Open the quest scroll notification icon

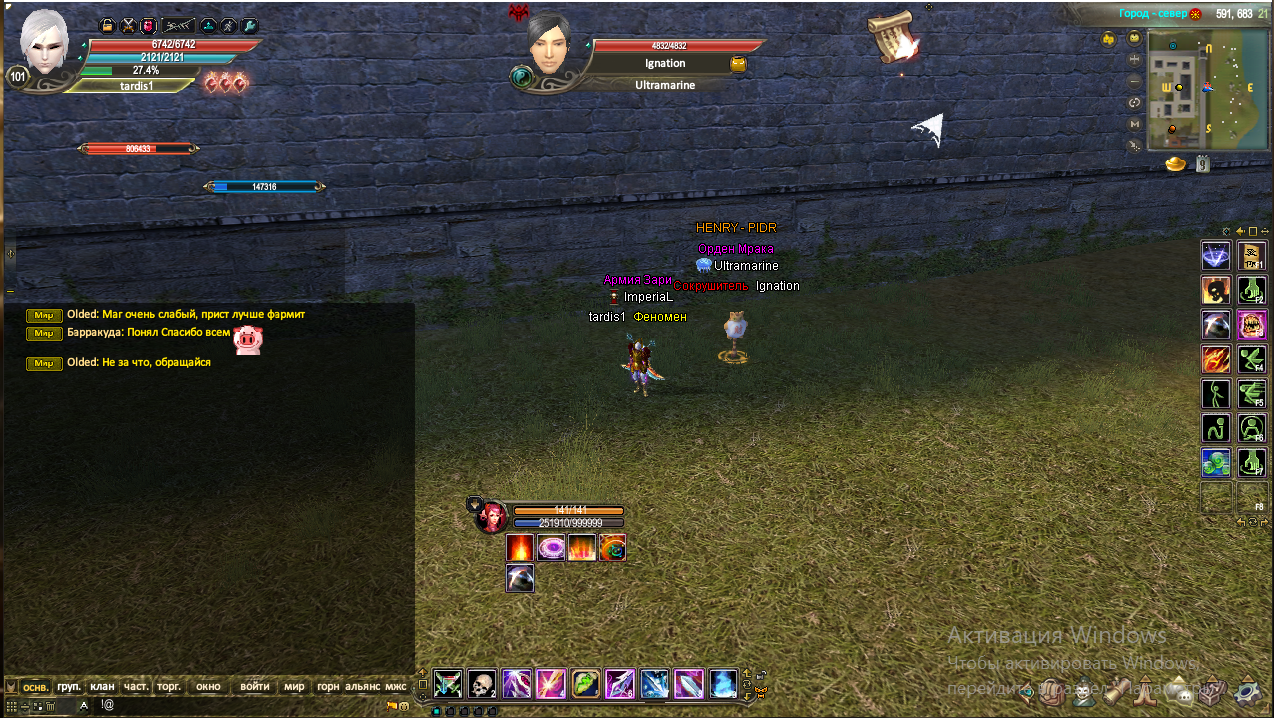892,39
